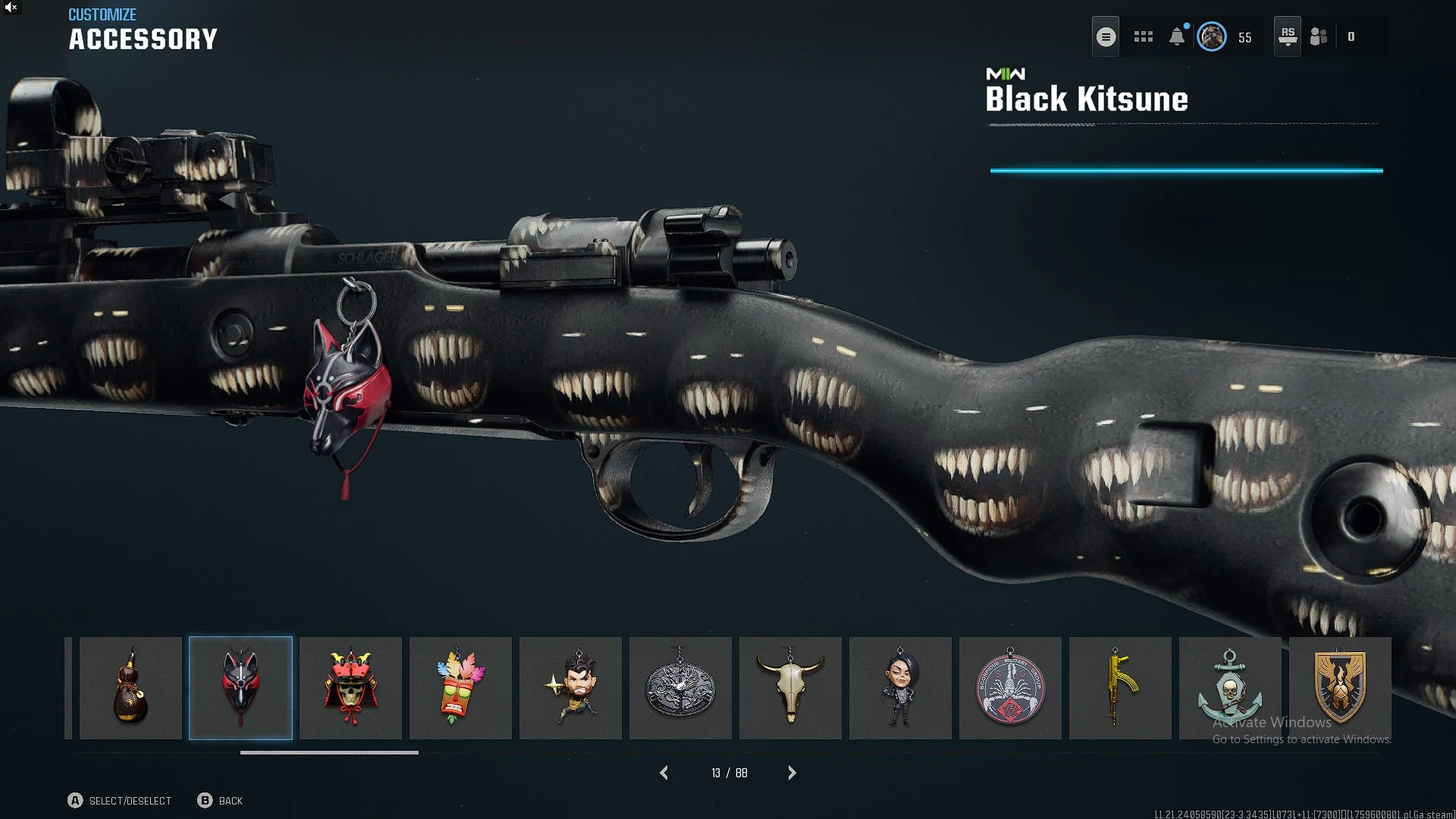Choose the Black Kitsune mask charm
The width and height of the screenshot is (1456, 819).
(x=240, y=688)
